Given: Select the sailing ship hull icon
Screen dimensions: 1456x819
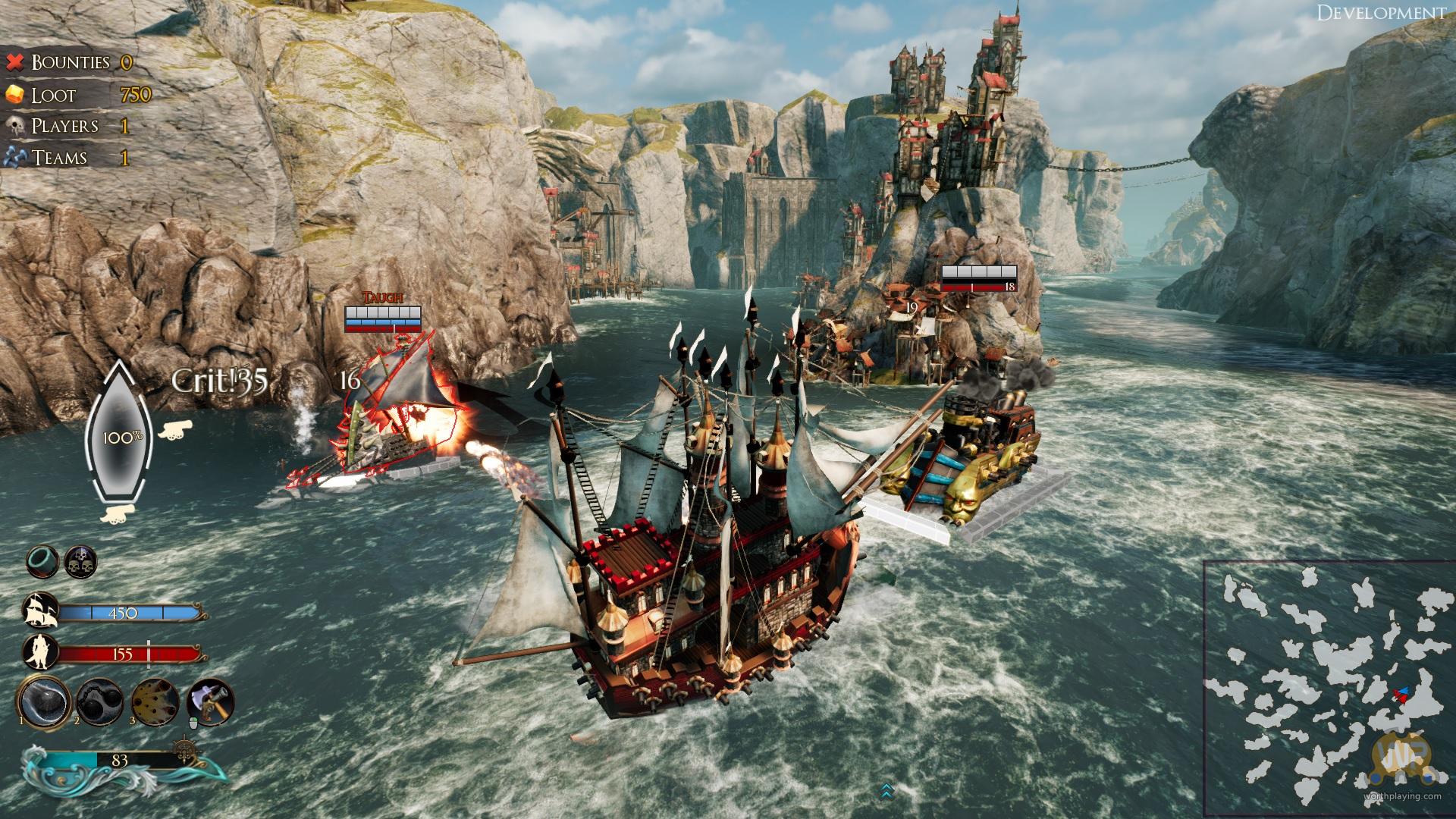Looking at the screenshot, I should point(41,611).
